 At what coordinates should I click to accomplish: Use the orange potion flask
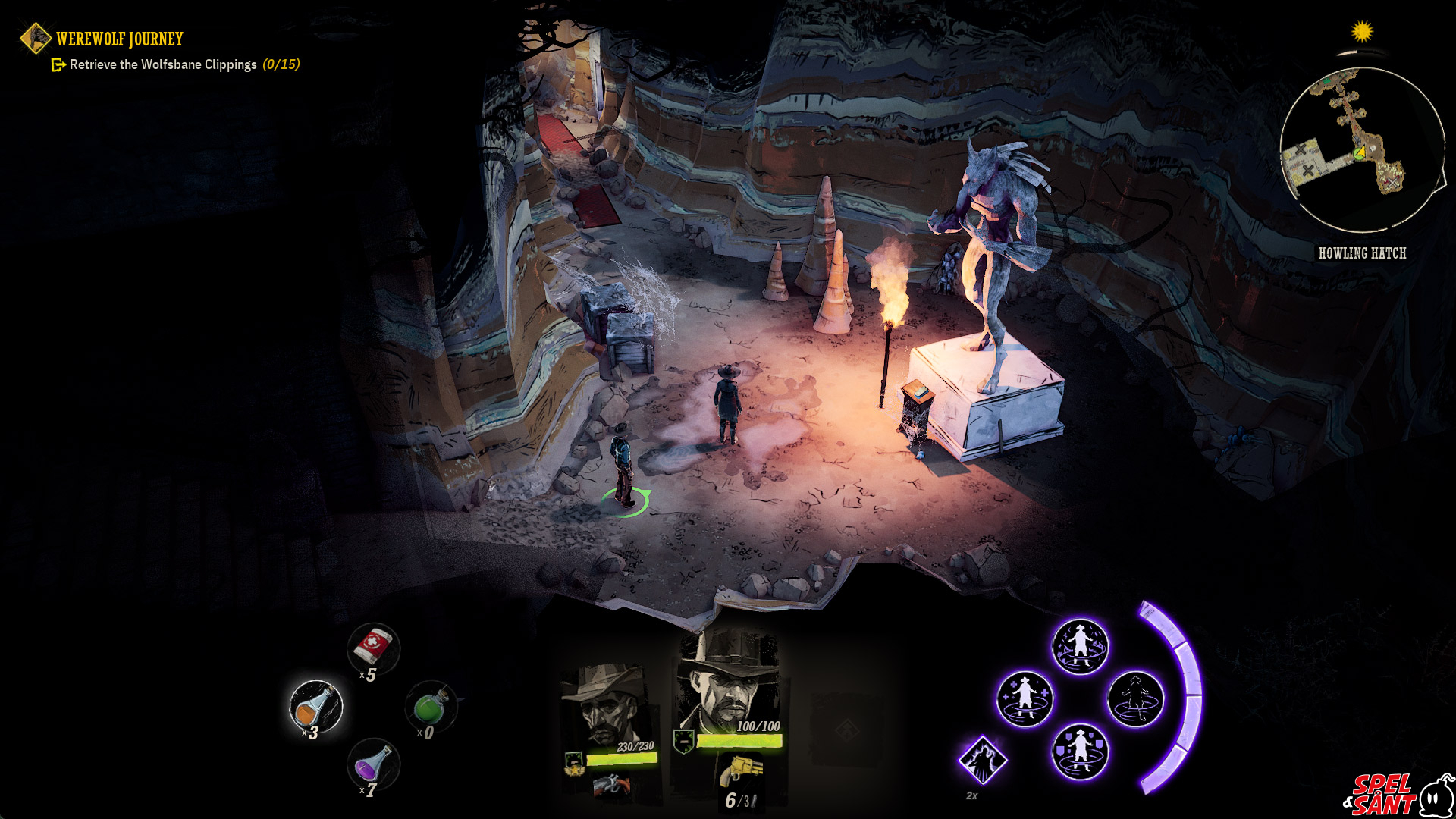tap(315, 706)
